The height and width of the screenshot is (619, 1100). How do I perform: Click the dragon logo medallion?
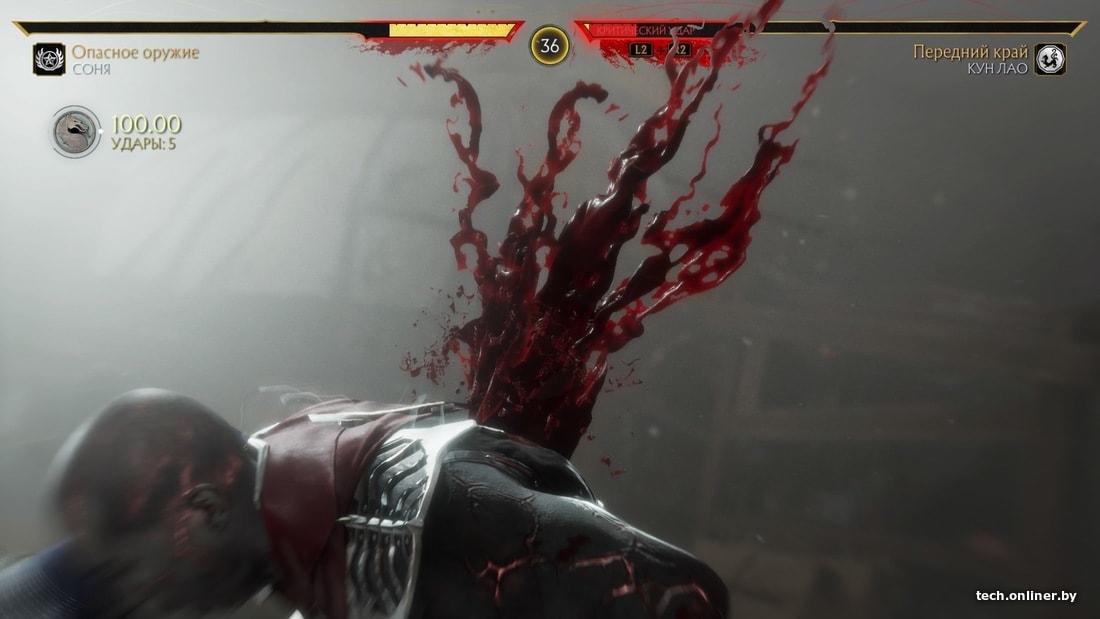[76, 132]
